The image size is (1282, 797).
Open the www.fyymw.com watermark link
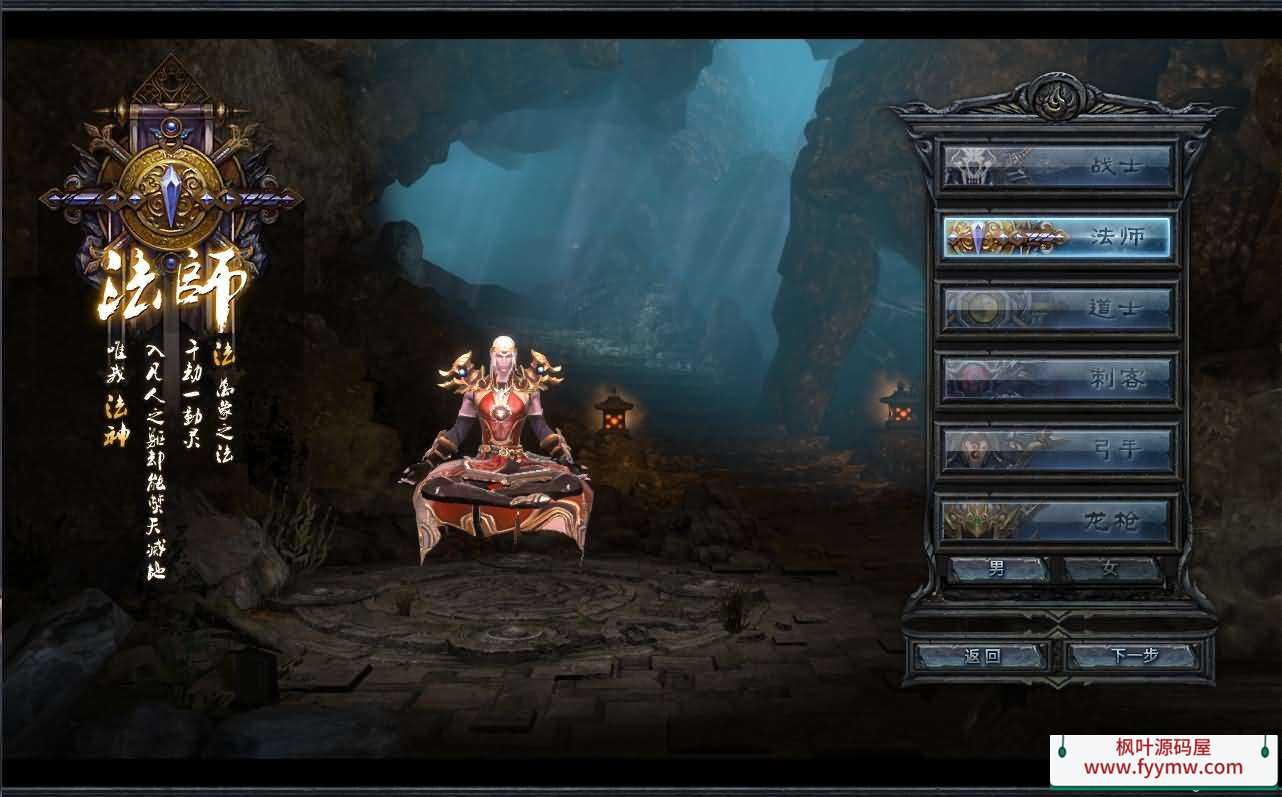click(1163, 768)
